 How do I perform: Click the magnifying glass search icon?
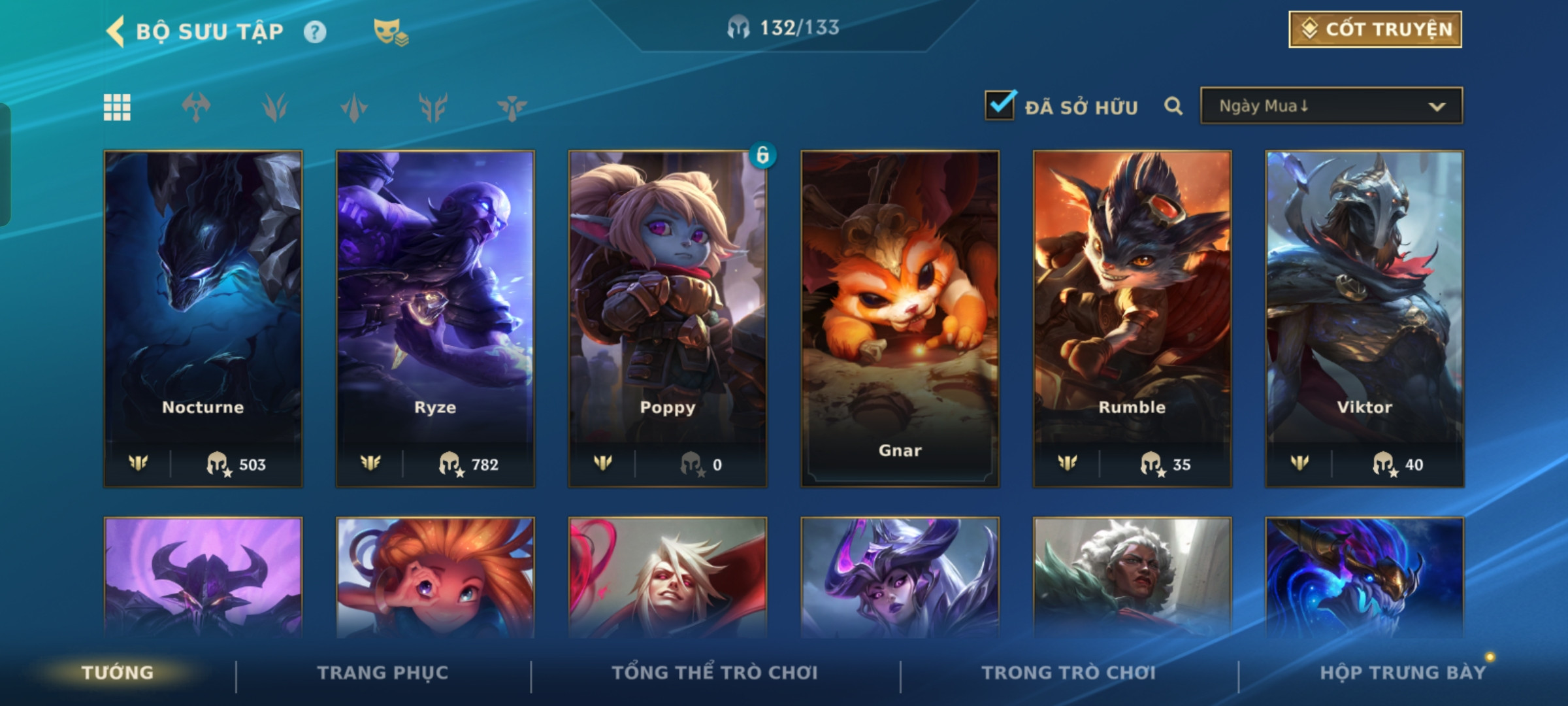click(x=1173, y=106)
